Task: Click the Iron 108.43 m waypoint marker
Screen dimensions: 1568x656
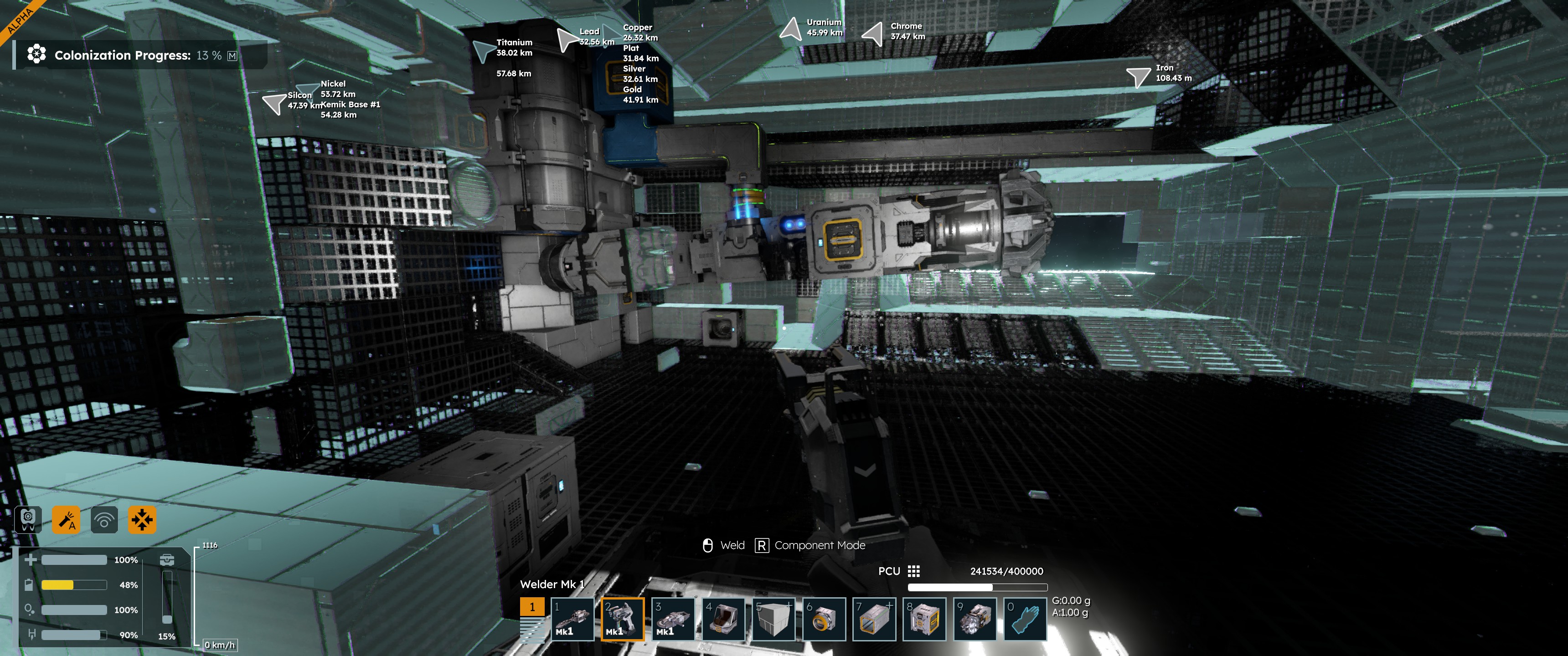Action: [x=1138, y=76]
